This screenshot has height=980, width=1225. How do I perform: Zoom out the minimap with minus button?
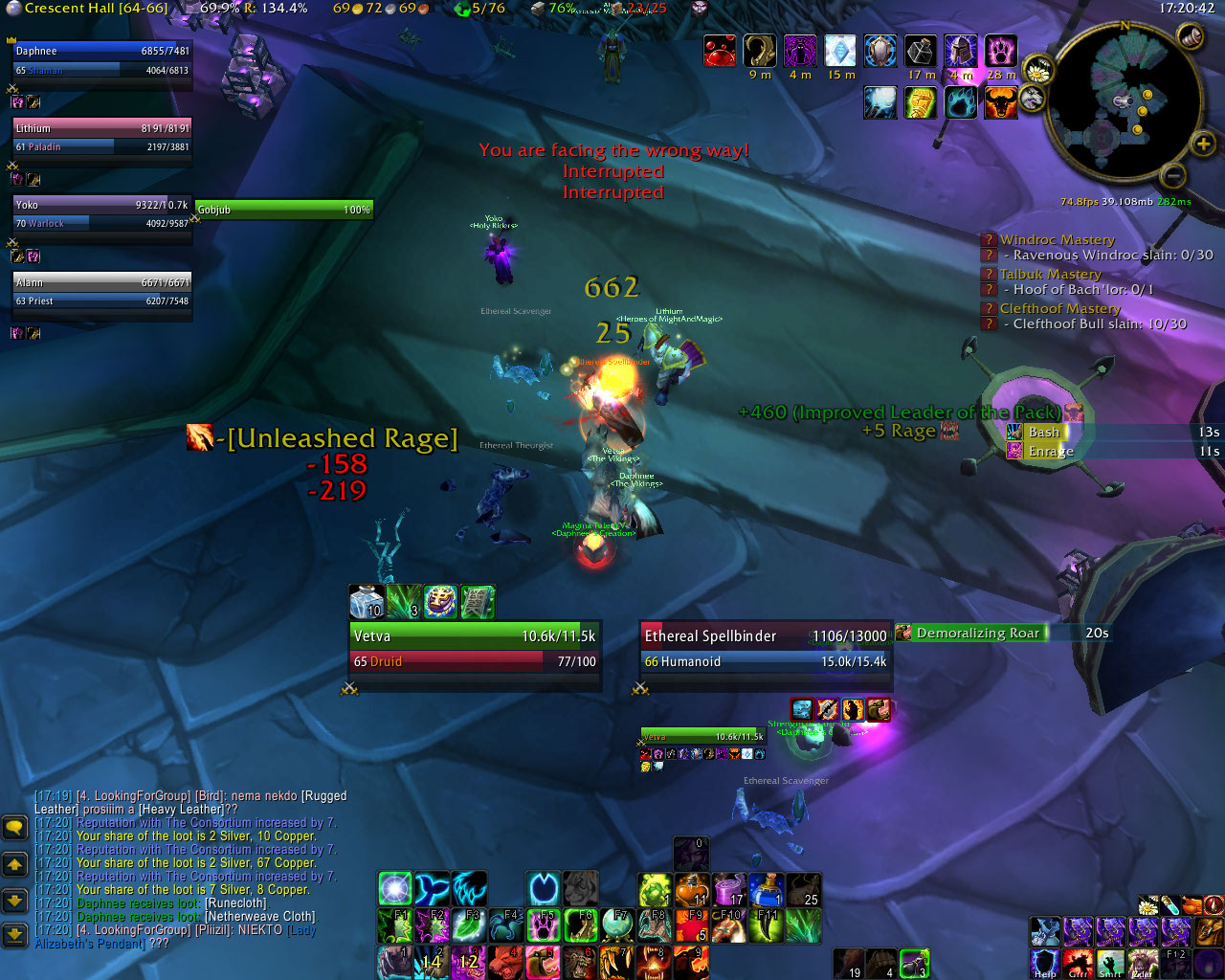point(1172,175)
